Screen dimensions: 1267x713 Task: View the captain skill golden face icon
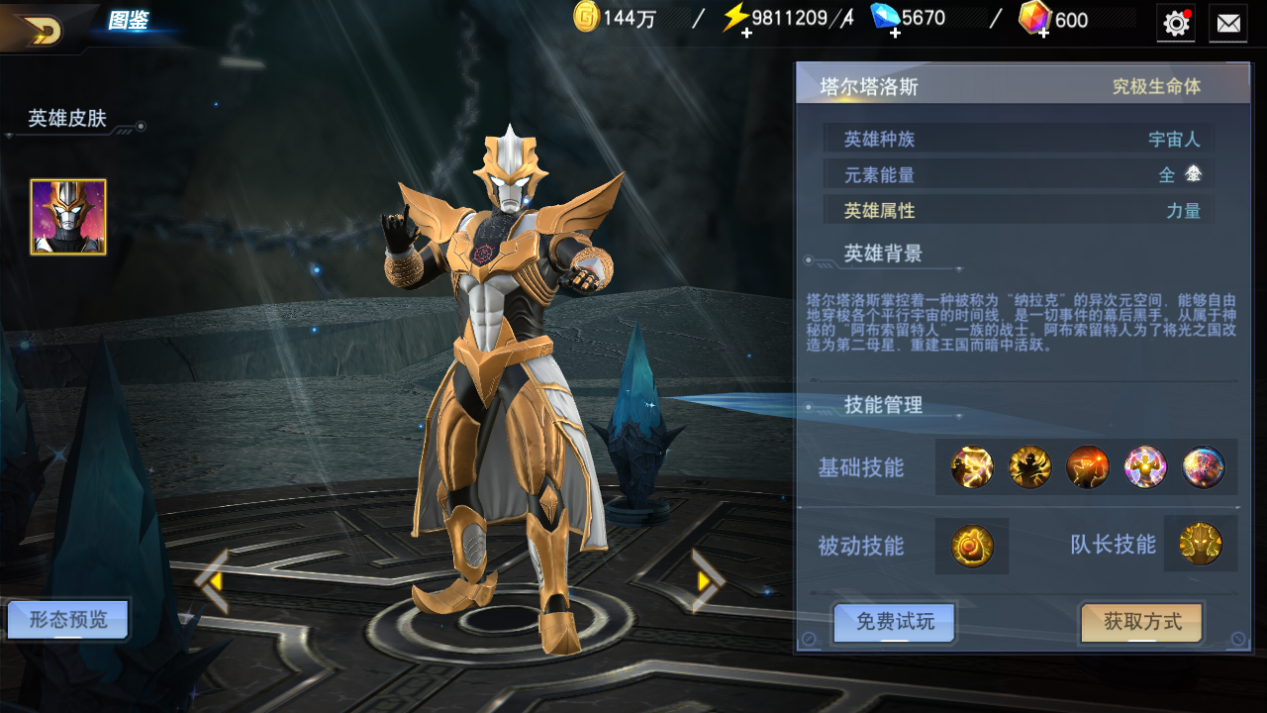(x=1200, y=545)
